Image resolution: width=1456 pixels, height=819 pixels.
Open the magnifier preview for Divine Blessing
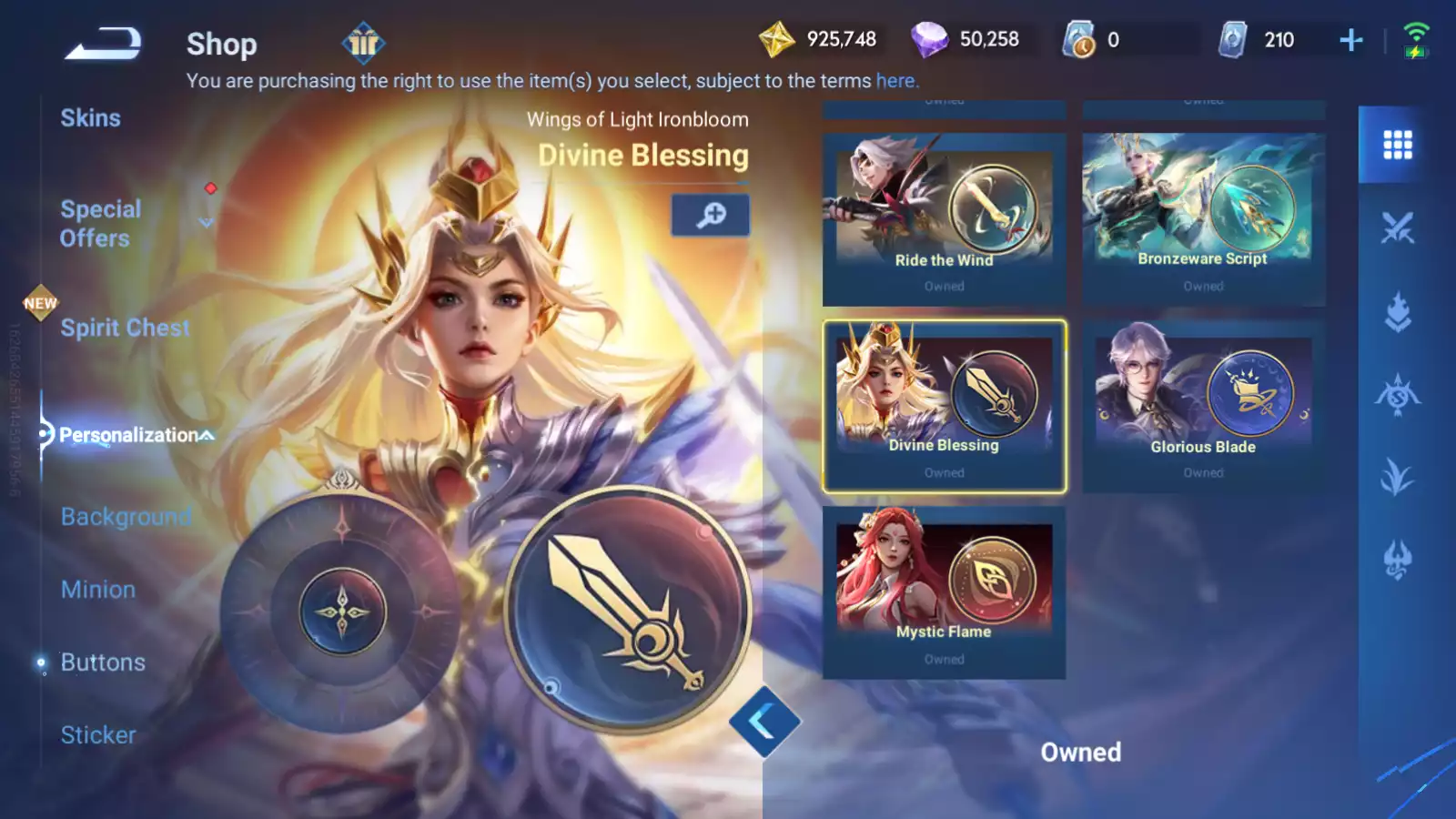click(710, 215)
